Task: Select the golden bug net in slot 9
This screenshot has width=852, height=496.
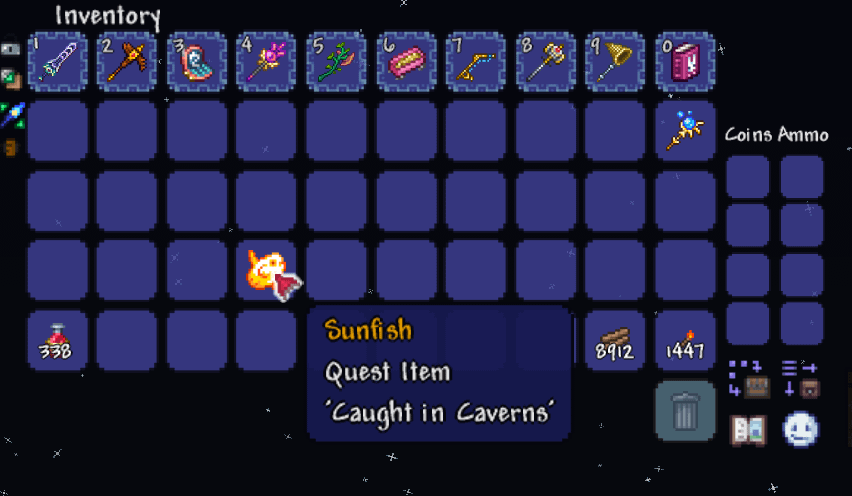Action: click(x=617, y=61)
